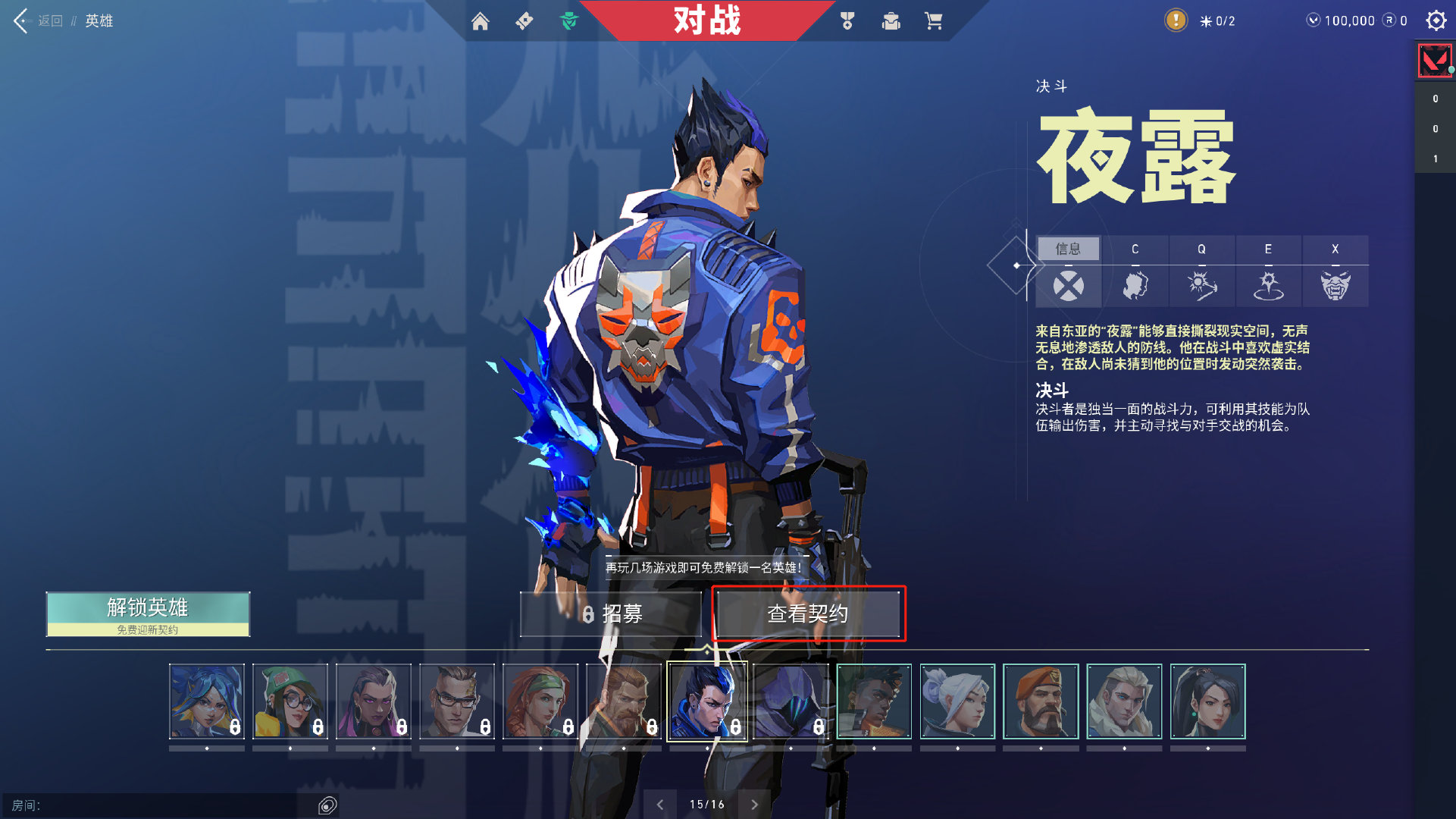Viewport: 1456px width, 819px height.
Task: Open settings with the gear icon
Action: [1436, 21]
